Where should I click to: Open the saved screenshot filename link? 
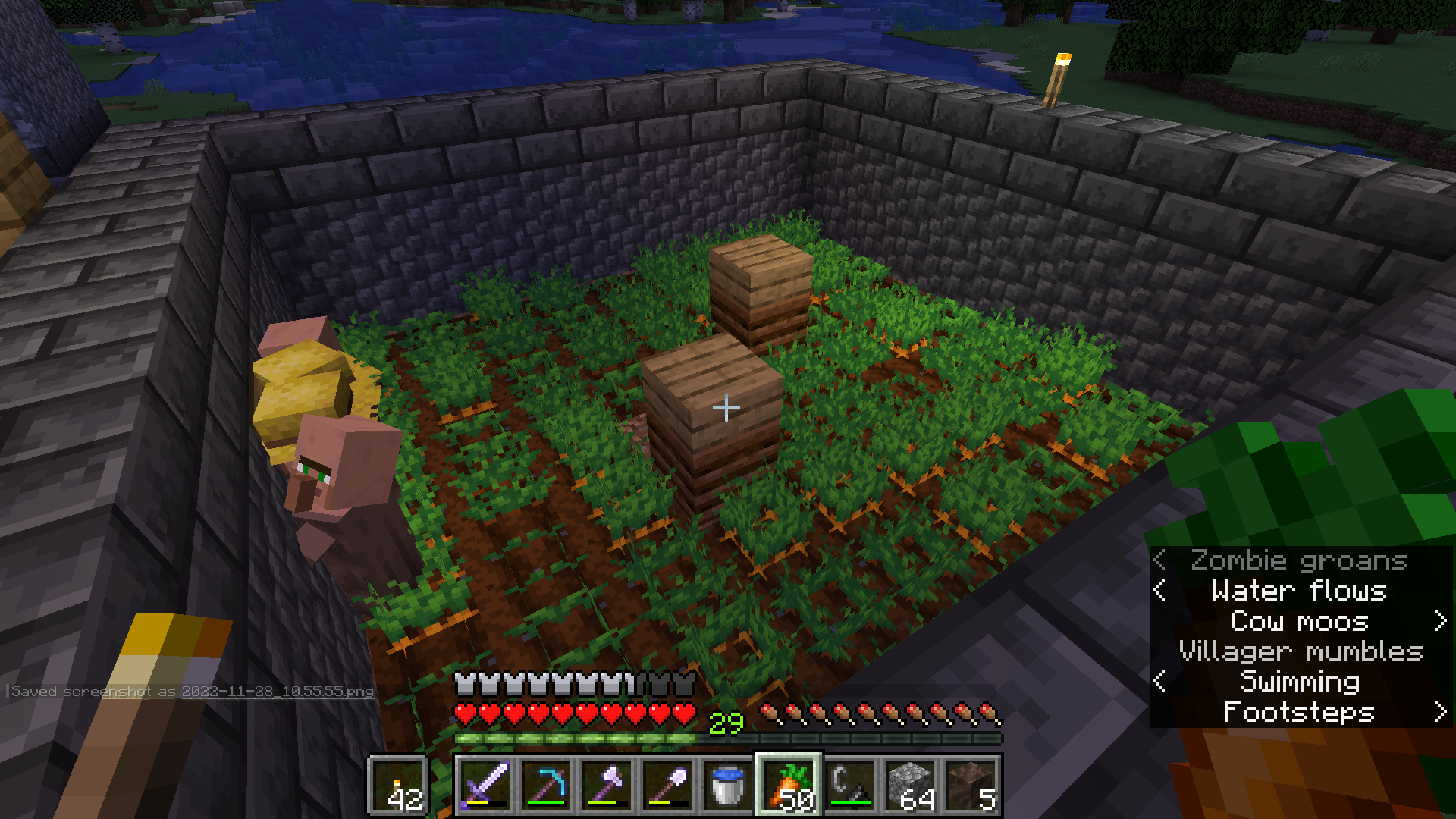pos(277,691)
